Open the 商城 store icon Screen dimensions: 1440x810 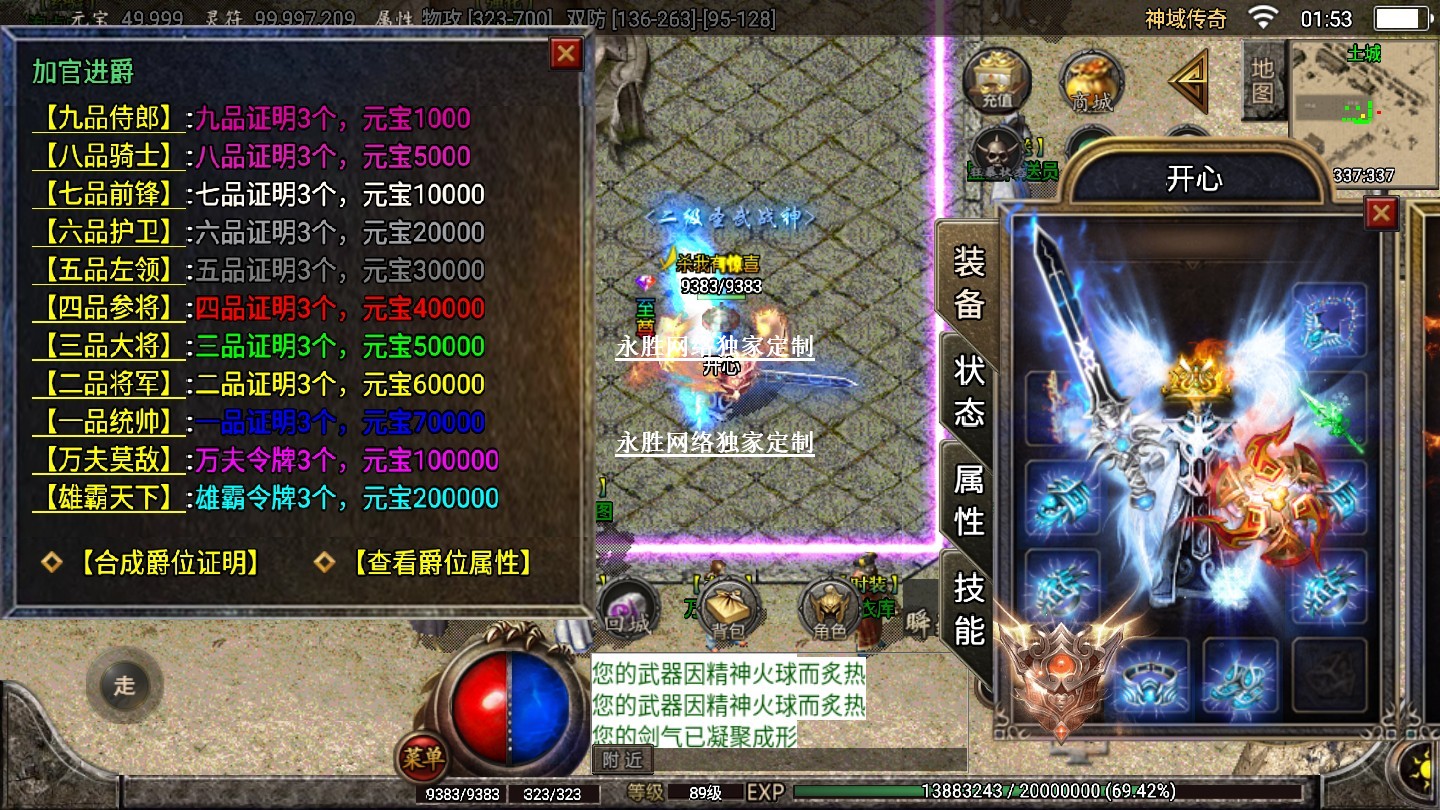(x=1091, y=80)
